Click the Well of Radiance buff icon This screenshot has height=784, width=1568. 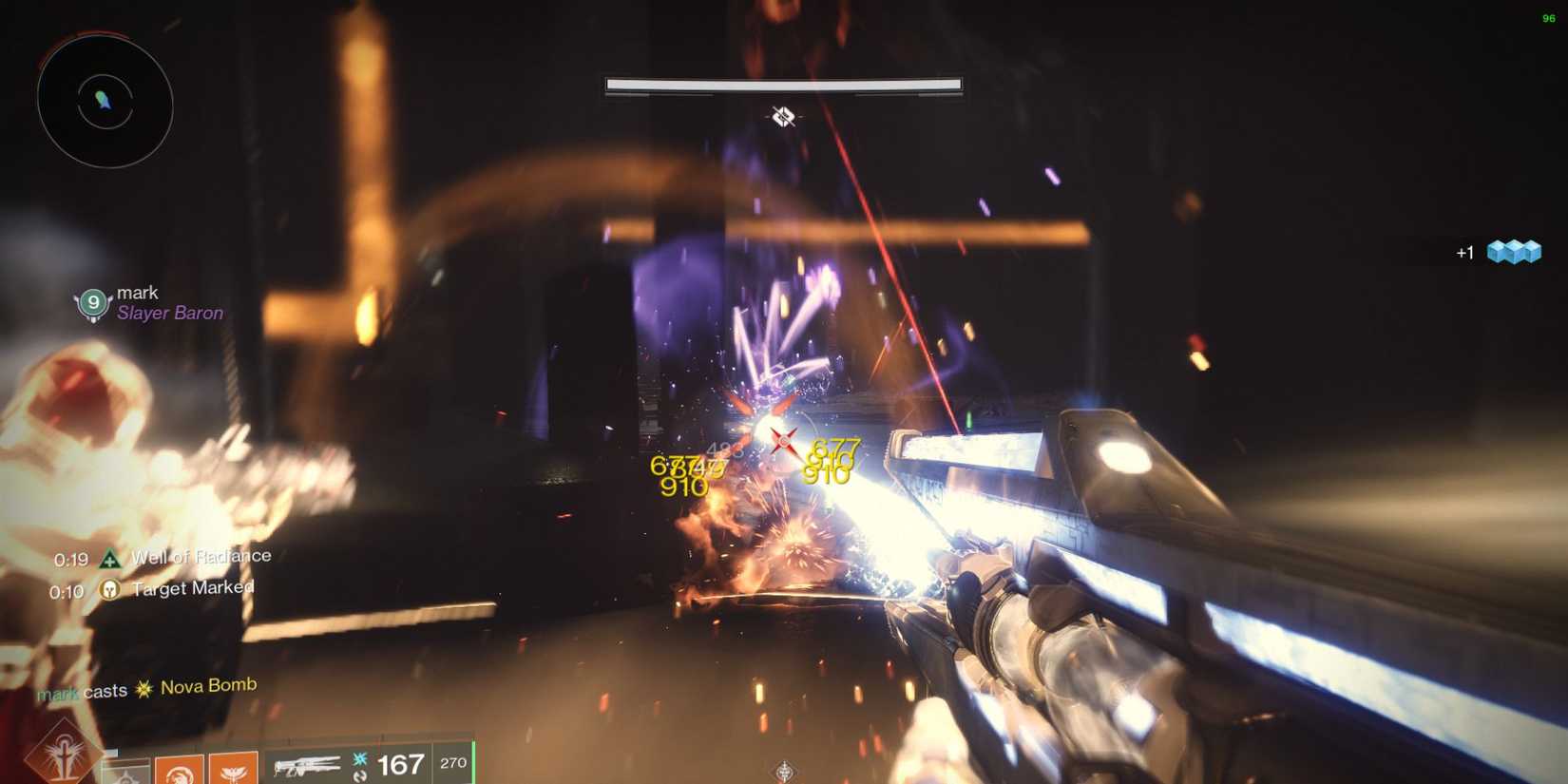point(110,559)
